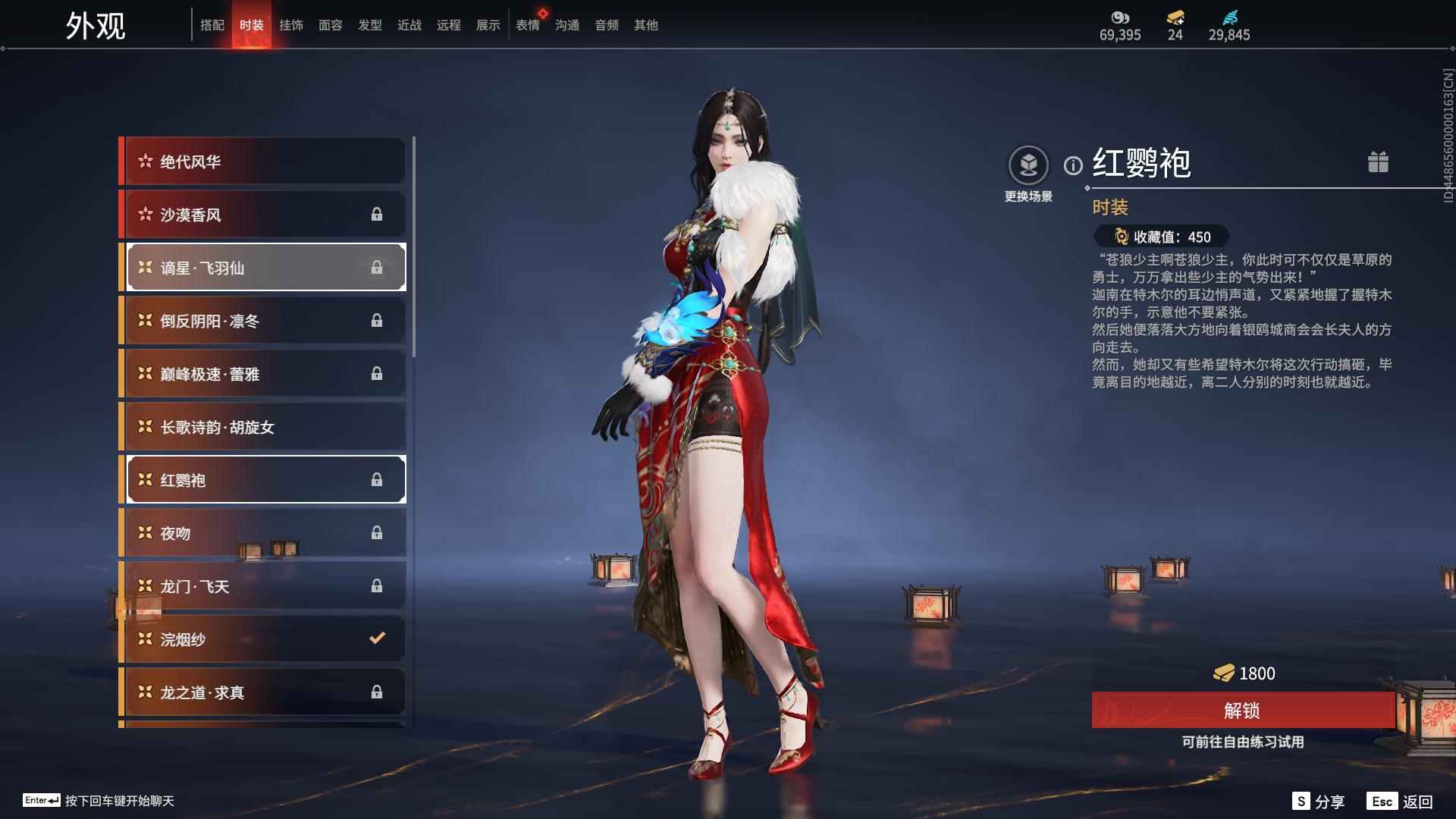Switch to the 发型 hairstyle tab
Viewport: 1456px width, 819px height.
[369, 24]
